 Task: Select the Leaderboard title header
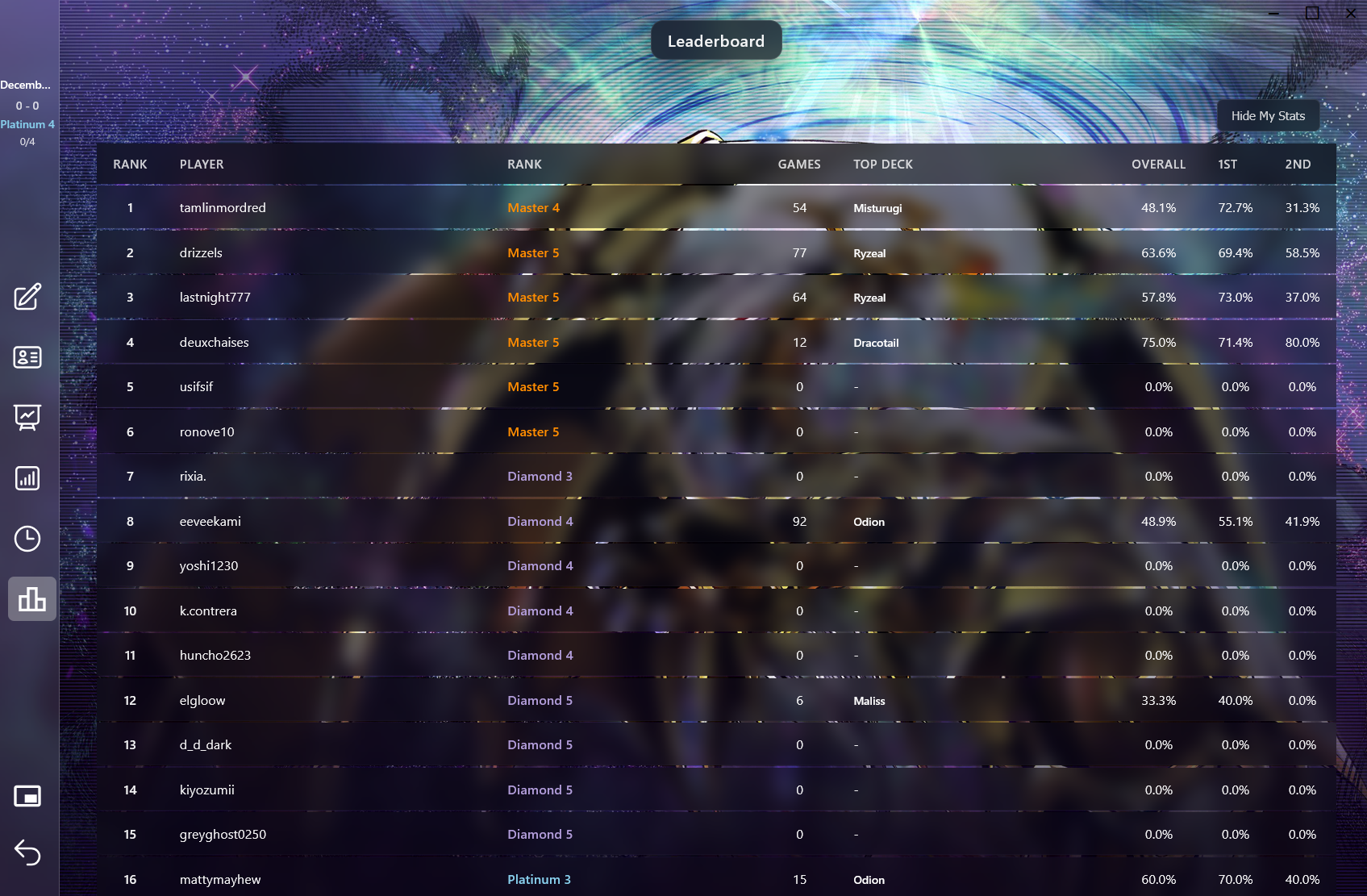pos(715,40)
